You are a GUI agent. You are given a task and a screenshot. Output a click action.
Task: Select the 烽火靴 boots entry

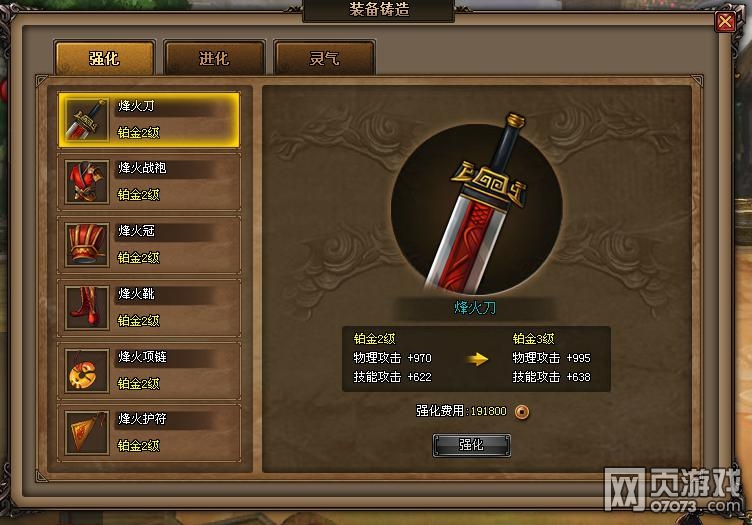pyautogui.click(x=148, y=308)
